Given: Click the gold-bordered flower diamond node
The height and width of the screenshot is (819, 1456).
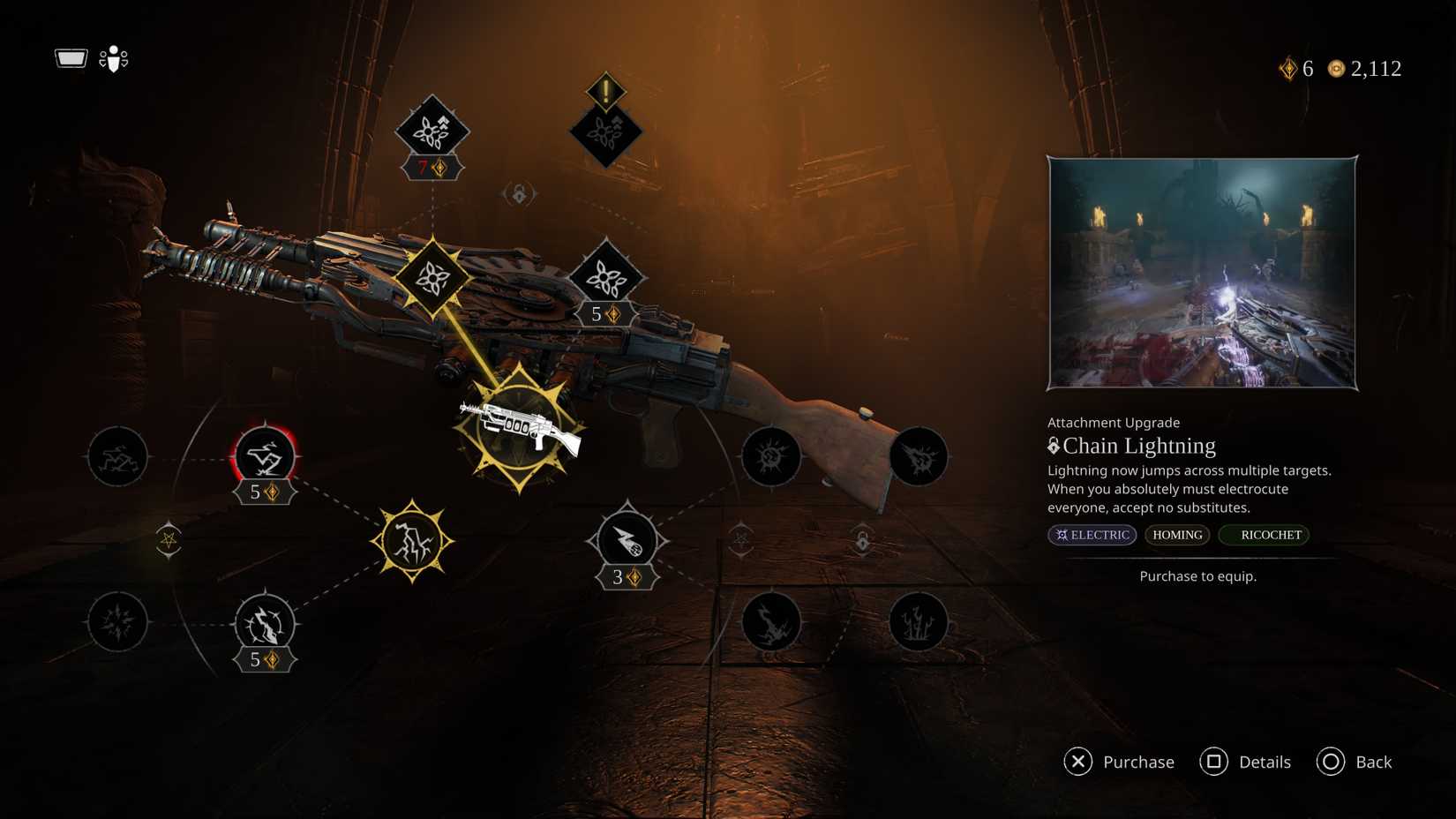Looking at the screenshot, I should pos(432,278).
